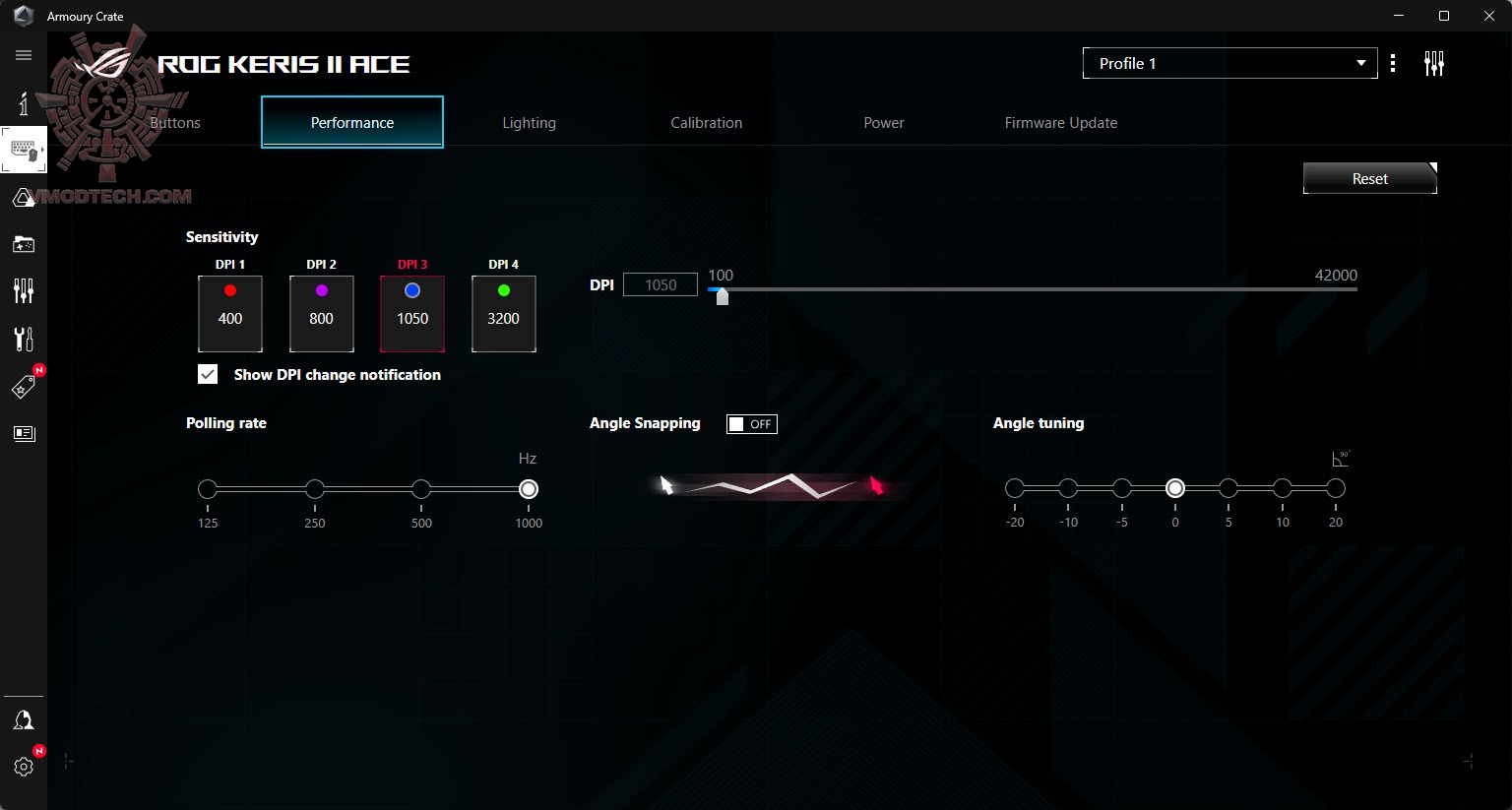Screen dimensions: 1512x810
Task: Open the News sidebar icon
Action: click(24, 433)
